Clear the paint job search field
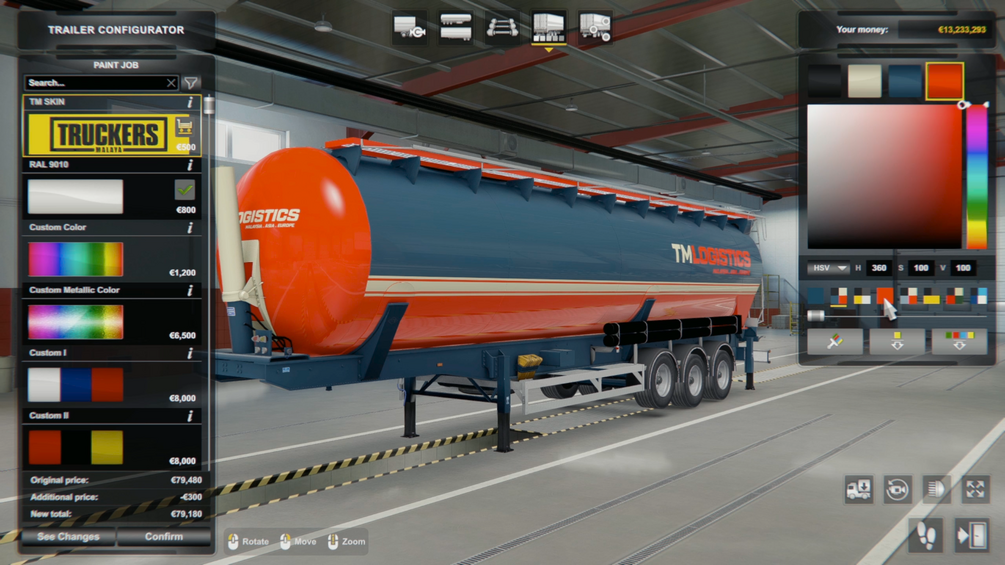Image resolution: width=1005 pixels, height=565 pixels. (171, 83)
